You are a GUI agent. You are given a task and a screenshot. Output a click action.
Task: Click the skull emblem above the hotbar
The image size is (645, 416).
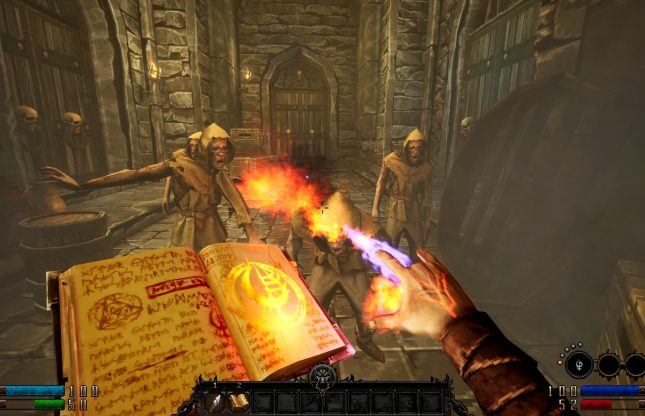323,377
